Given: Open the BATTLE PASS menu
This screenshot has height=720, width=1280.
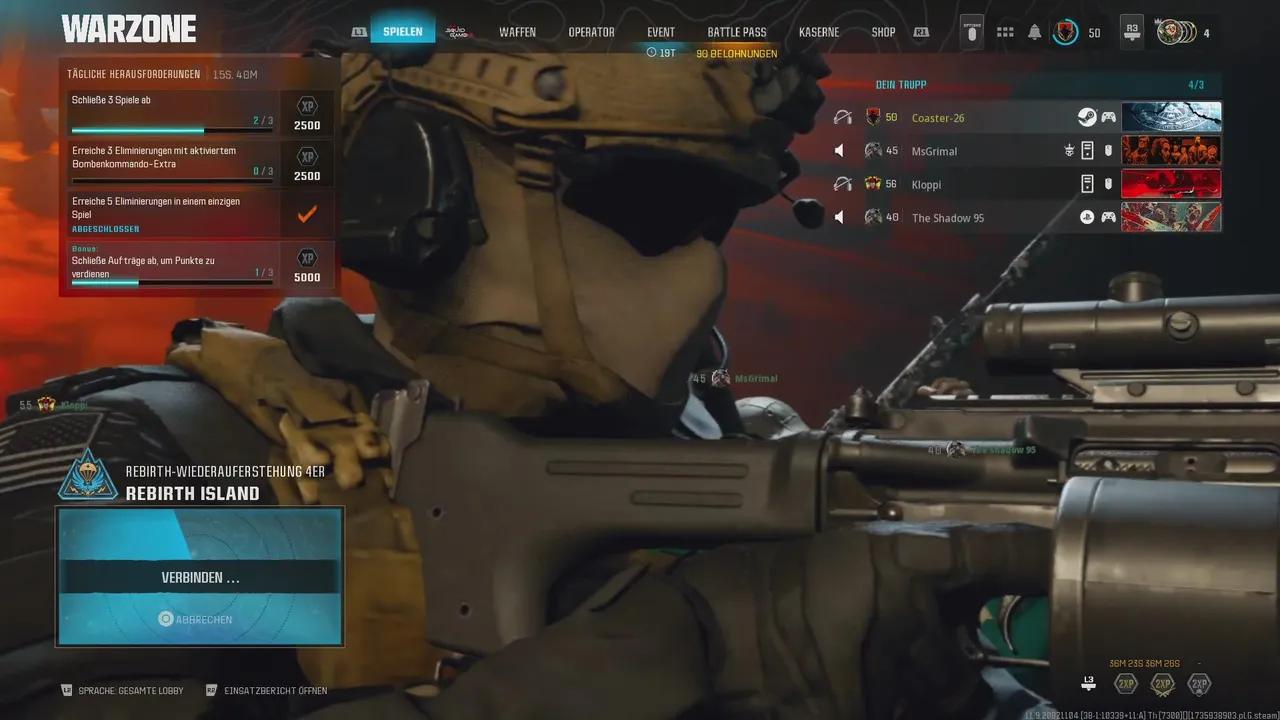Looking at the screenshot, I should pos(736,31).
